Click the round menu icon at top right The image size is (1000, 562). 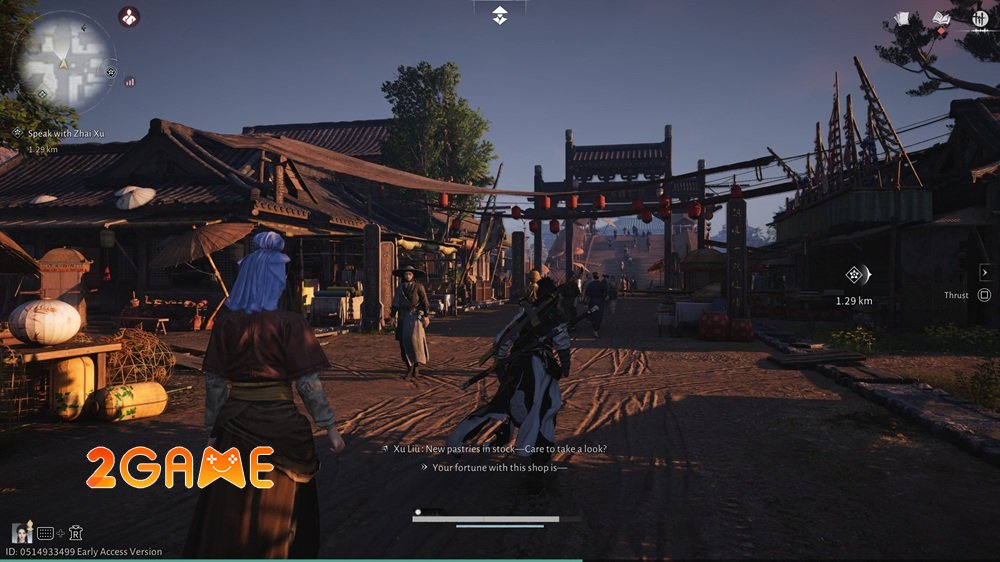point(979,18)
